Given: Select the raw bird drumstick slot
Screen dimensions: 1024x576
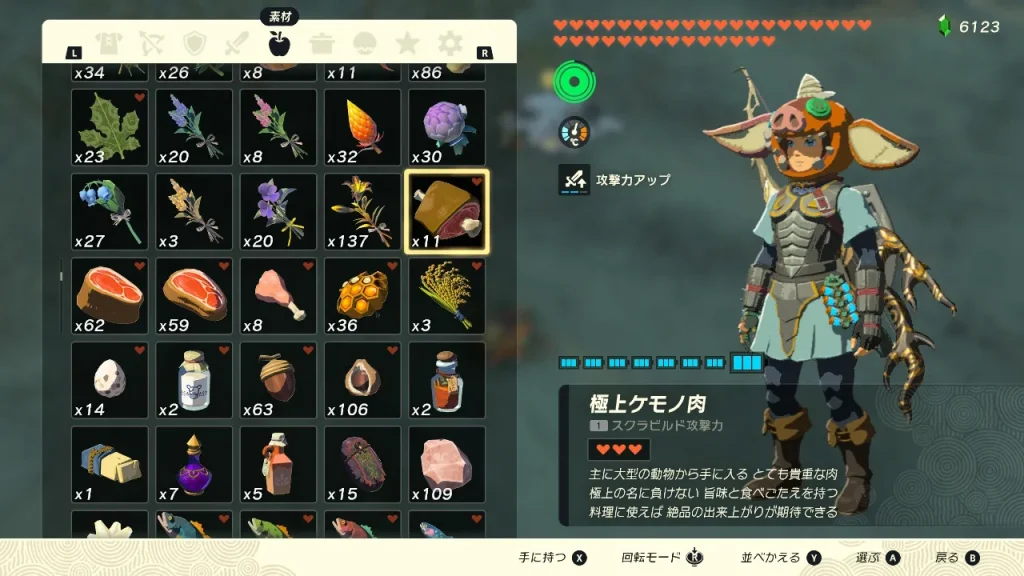Looking at the screenshot, I should click(x=278, y=296).
